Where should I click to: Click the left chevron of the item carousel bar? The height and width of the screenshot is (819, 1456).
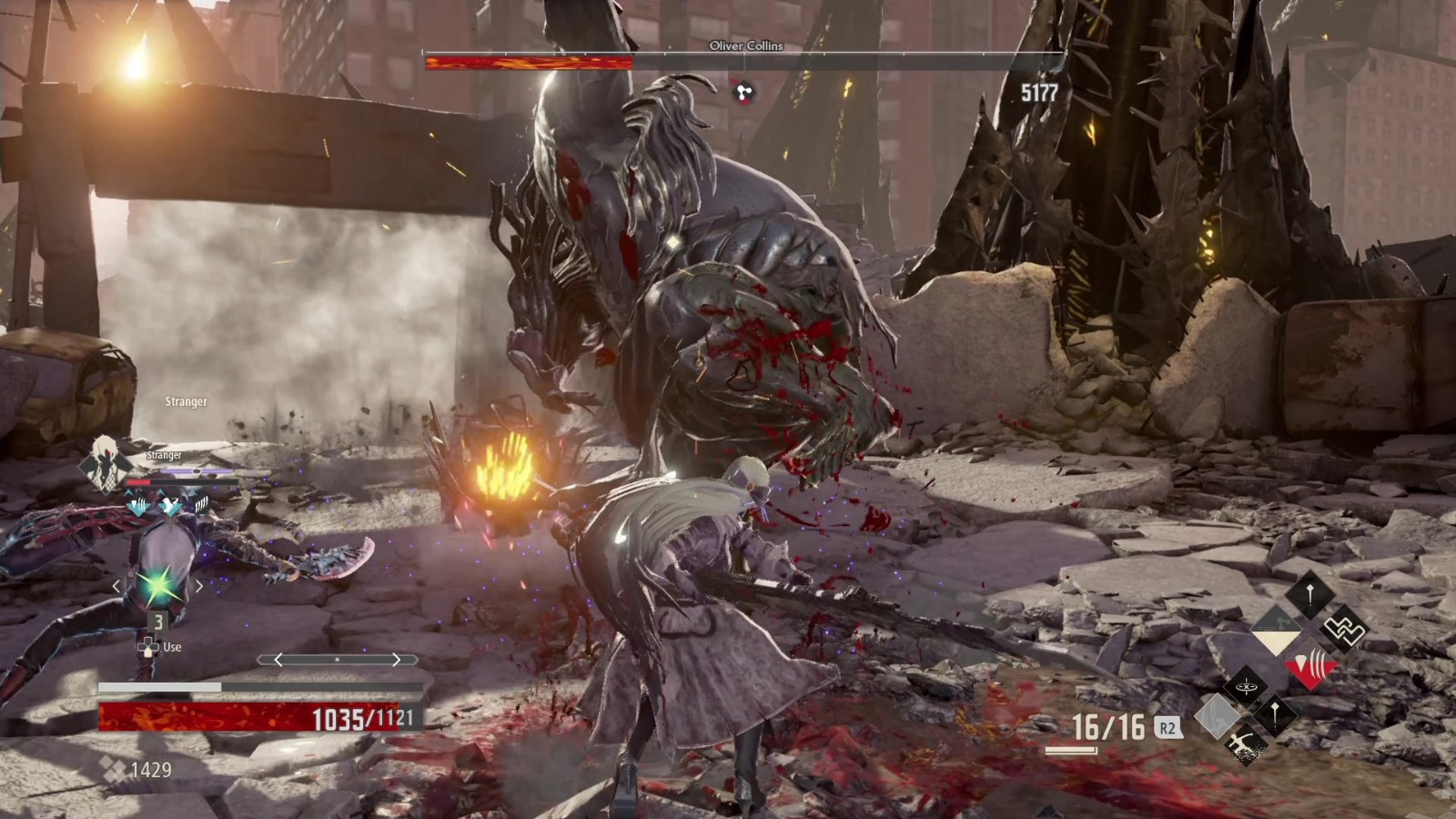click(x=280, y=661)
